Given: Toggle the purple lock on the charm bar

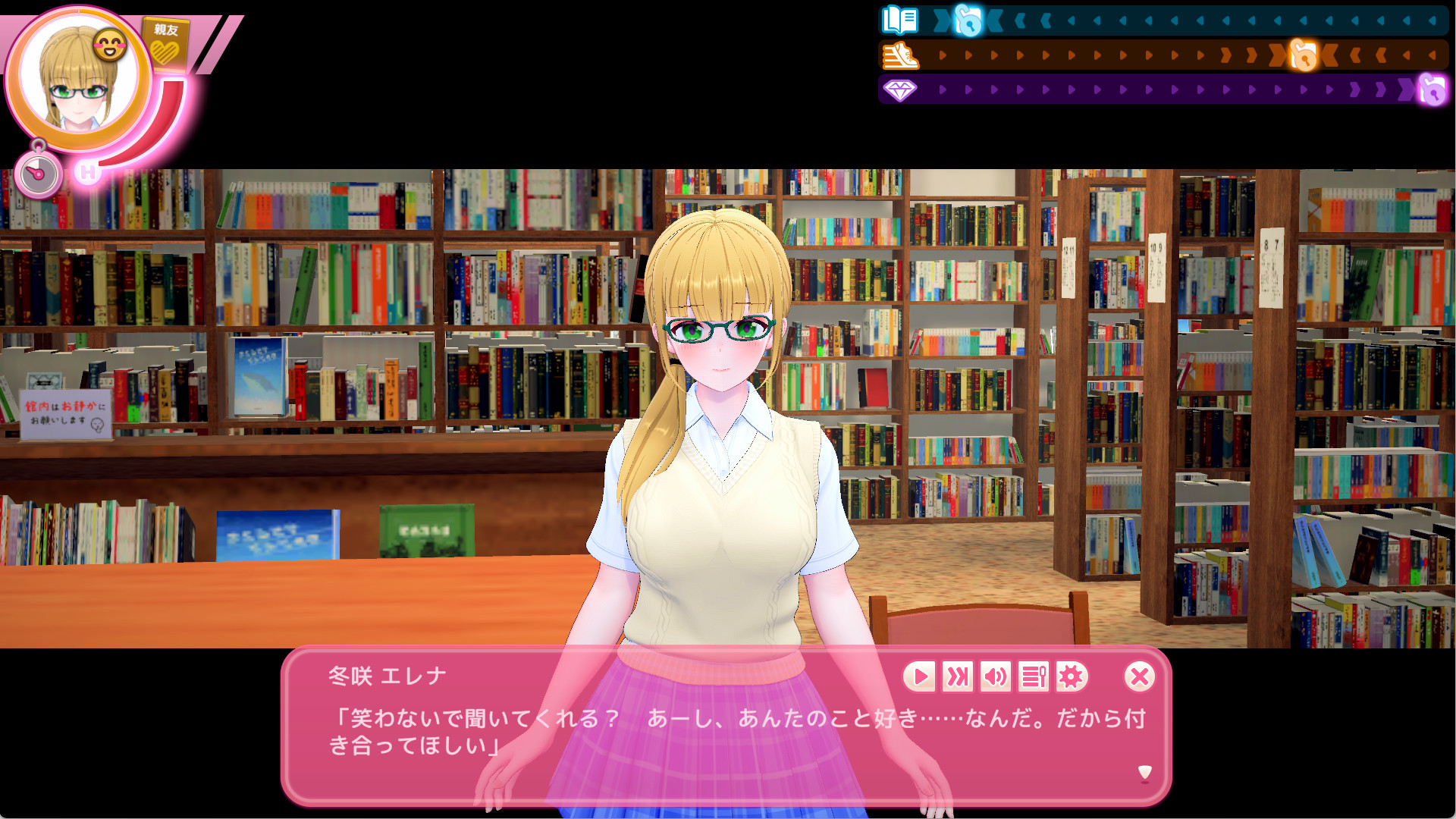Looking at the screenshot, I should click(1436, 91).
